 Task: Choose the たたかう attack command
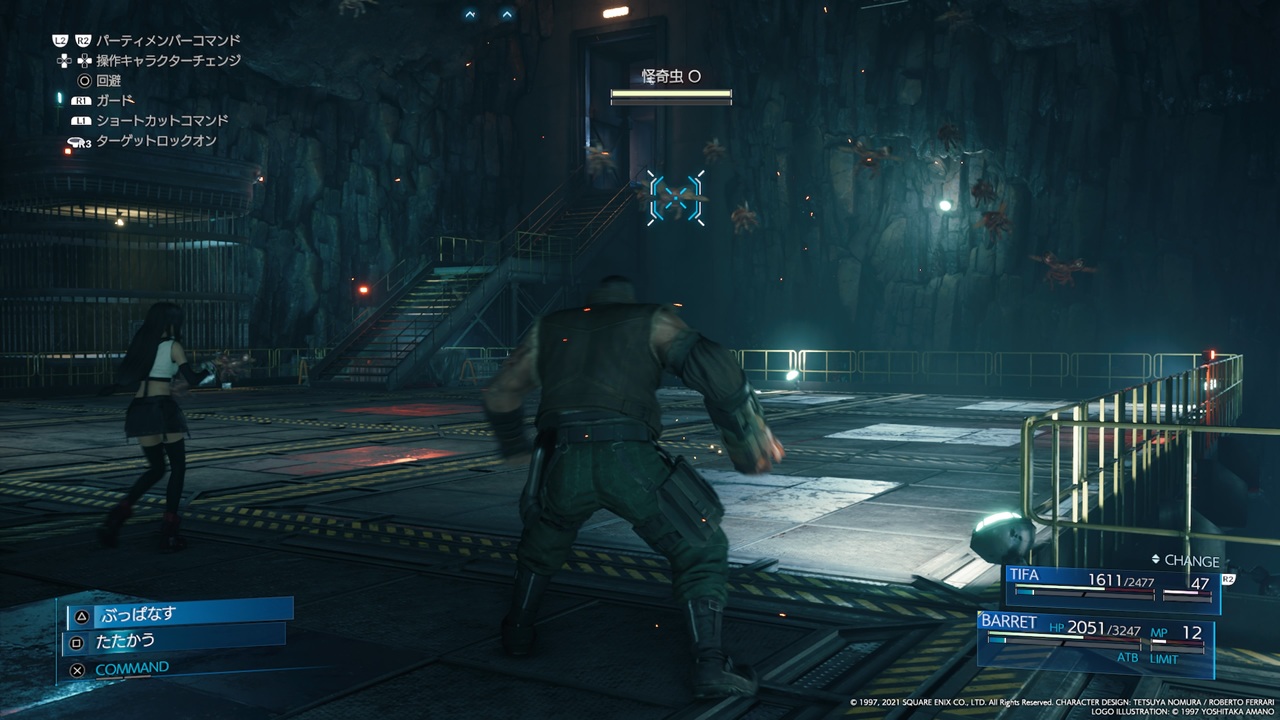[x=175, y=640]
